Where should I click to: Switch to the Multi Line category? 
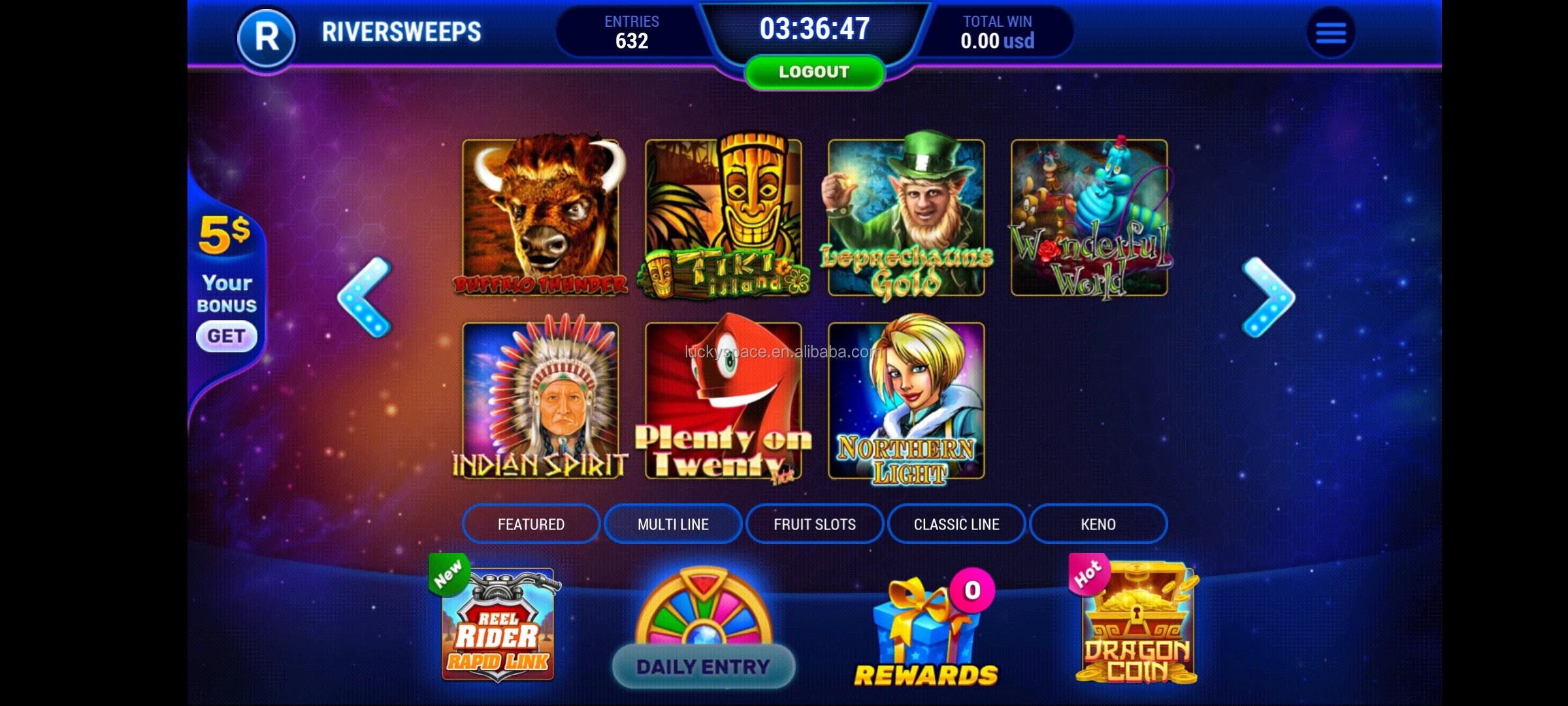tap(672, 524)
